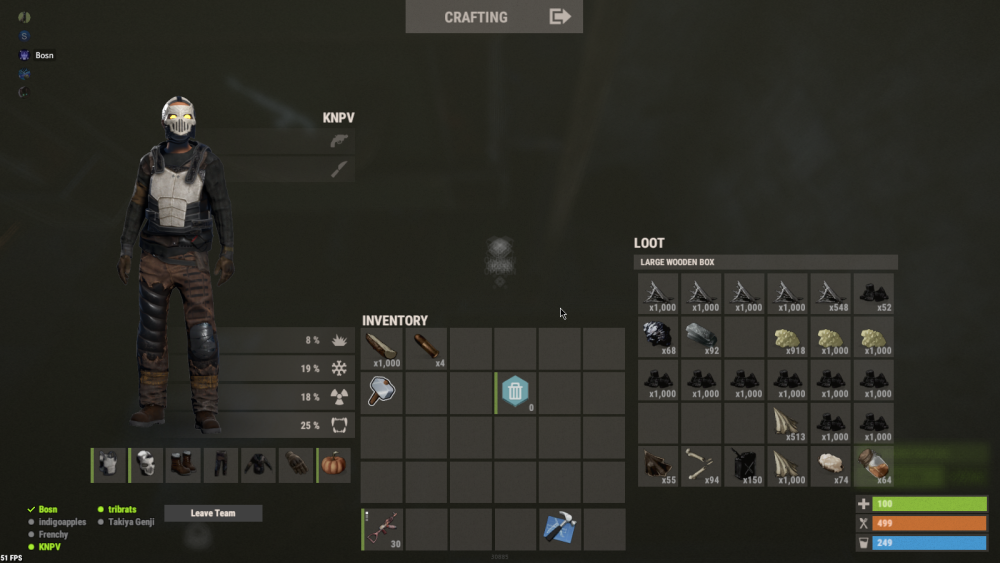This screenshot has width=1000, height=563.
Task: Take the x548 metal fragments stack
Action: point(831,294)
